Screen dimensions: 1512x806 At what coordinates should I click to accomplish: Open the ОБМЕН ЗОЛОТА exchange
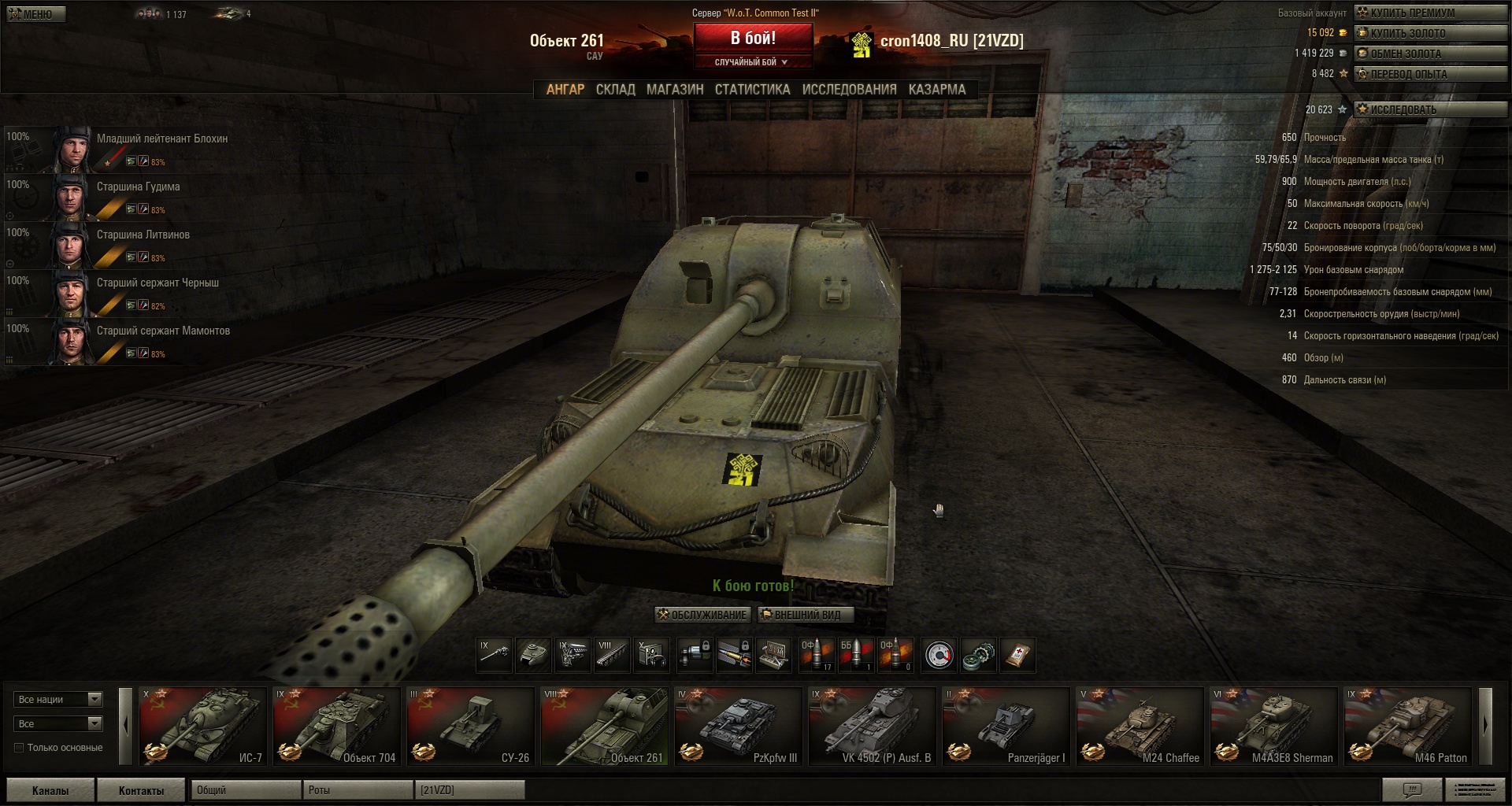(1429, 54)
